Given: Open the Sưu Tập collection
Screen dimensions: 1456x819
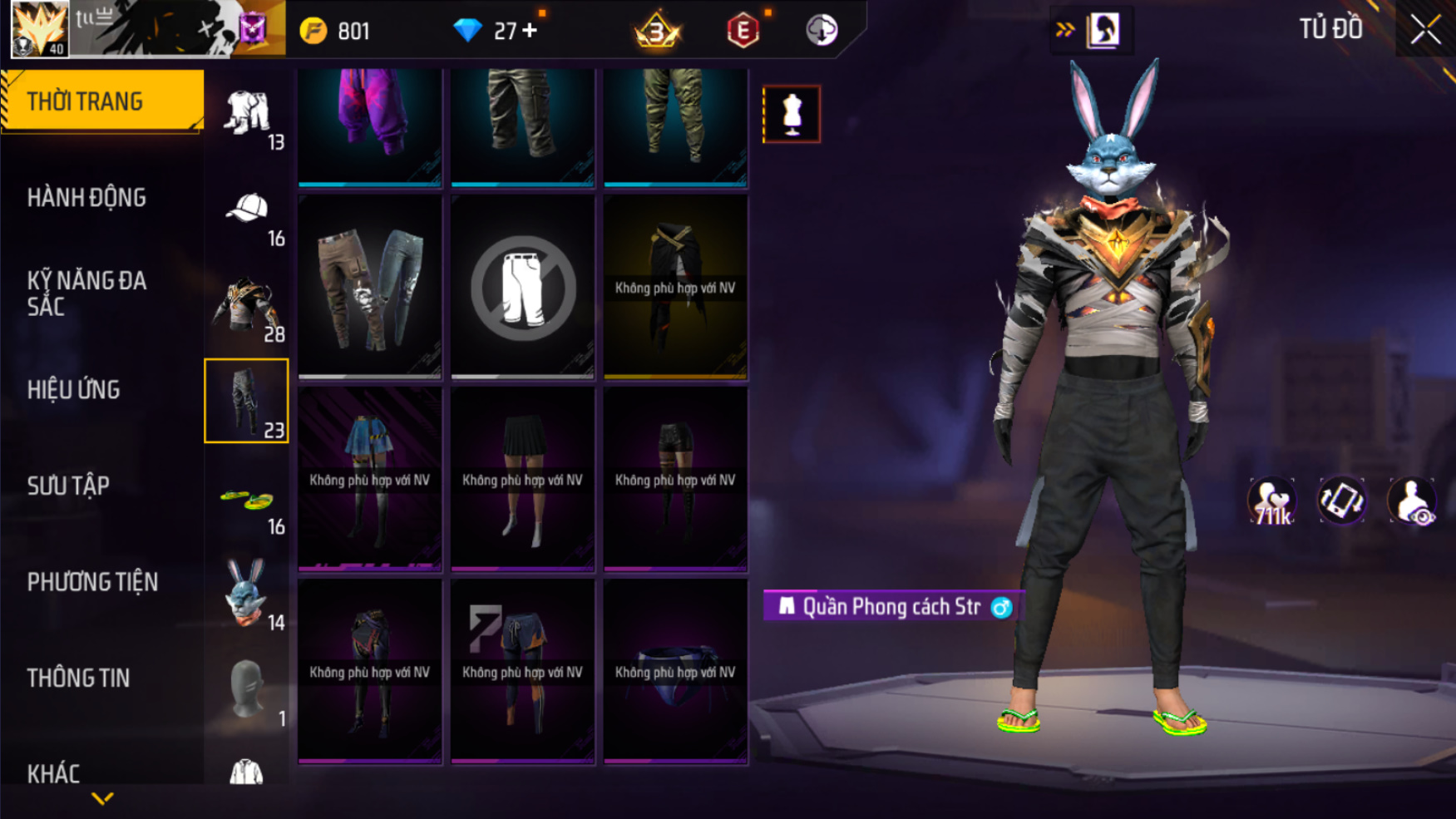Looking at the screenshot, I should point(68,486).
